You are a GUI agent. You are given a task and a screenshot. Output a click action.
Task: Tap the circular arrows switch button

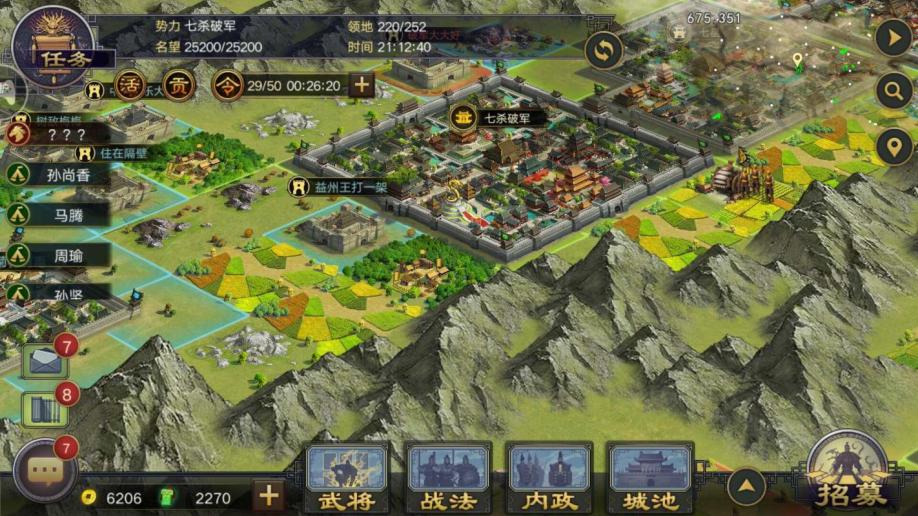coord(604,50)
